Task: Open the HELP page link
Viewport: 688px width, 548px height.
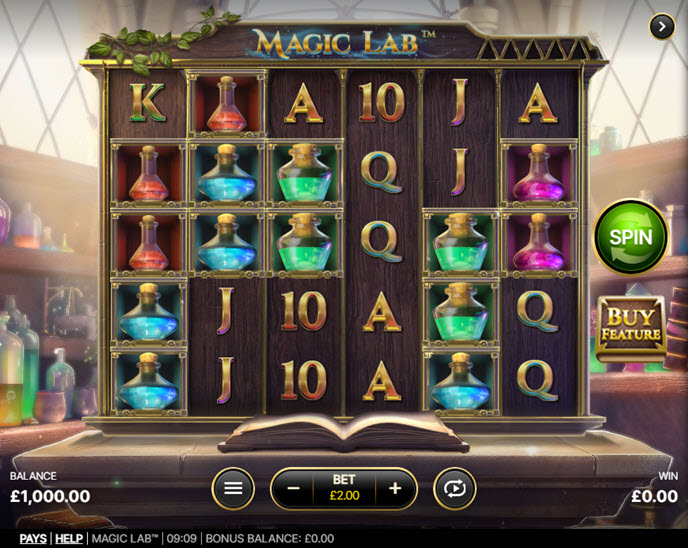Action: point(68,538)
